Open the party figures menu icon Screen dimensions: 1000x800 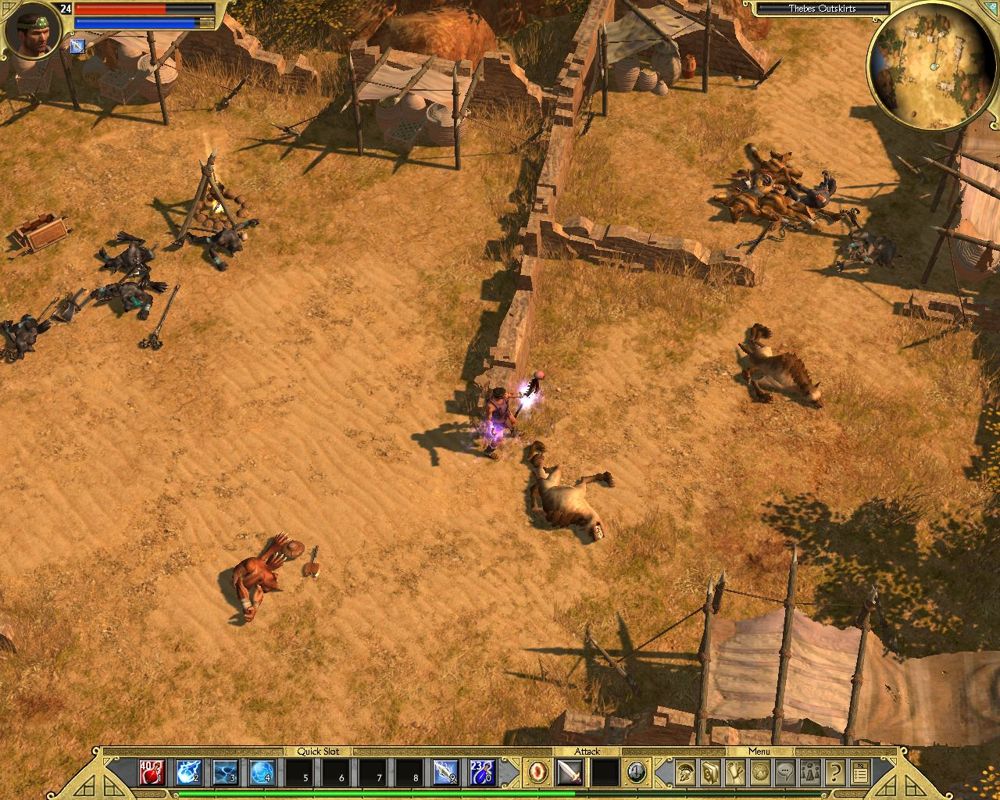click(810, 772)
